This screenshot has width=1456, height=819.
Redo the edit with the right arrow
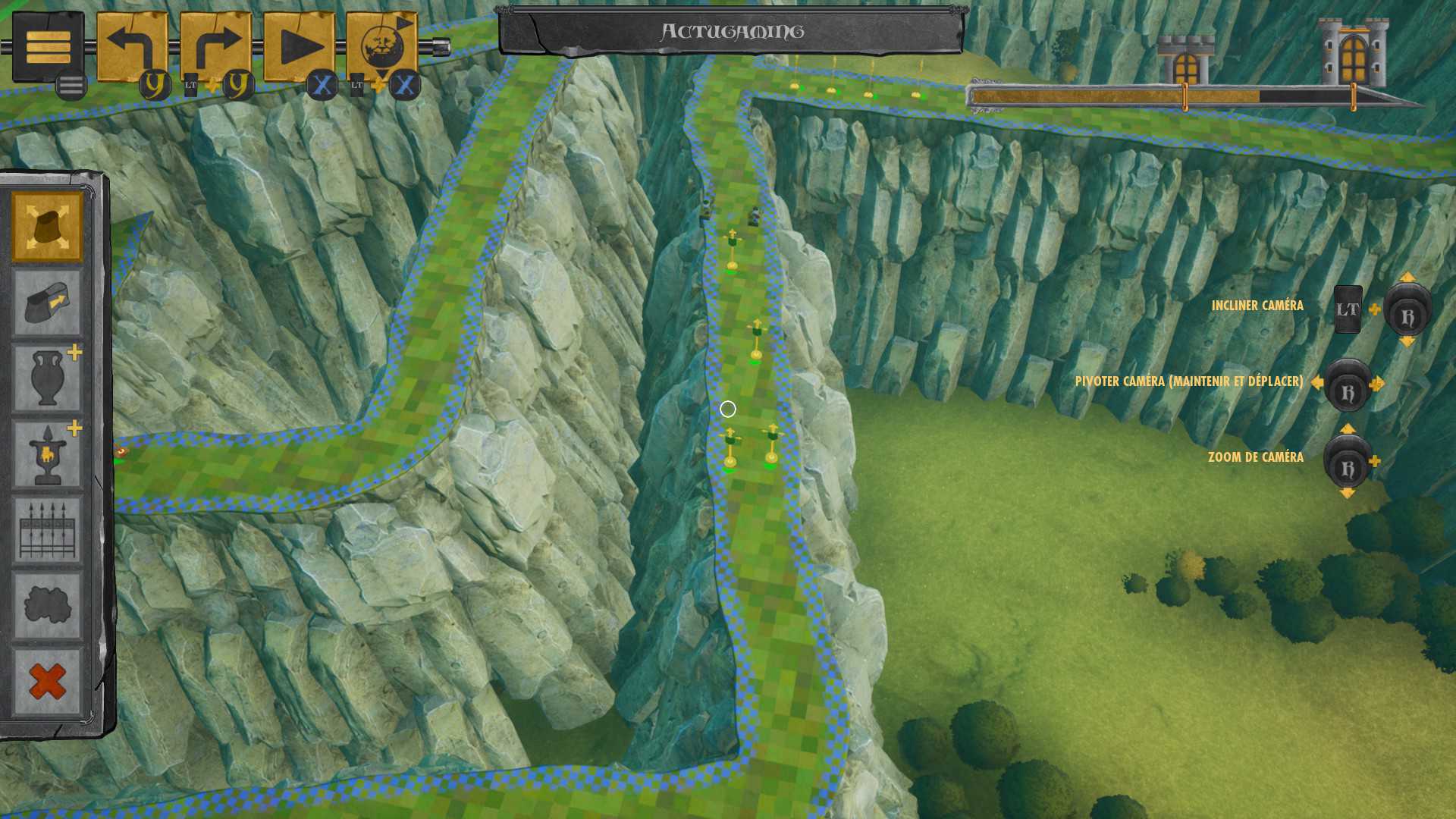click(215, 47)
